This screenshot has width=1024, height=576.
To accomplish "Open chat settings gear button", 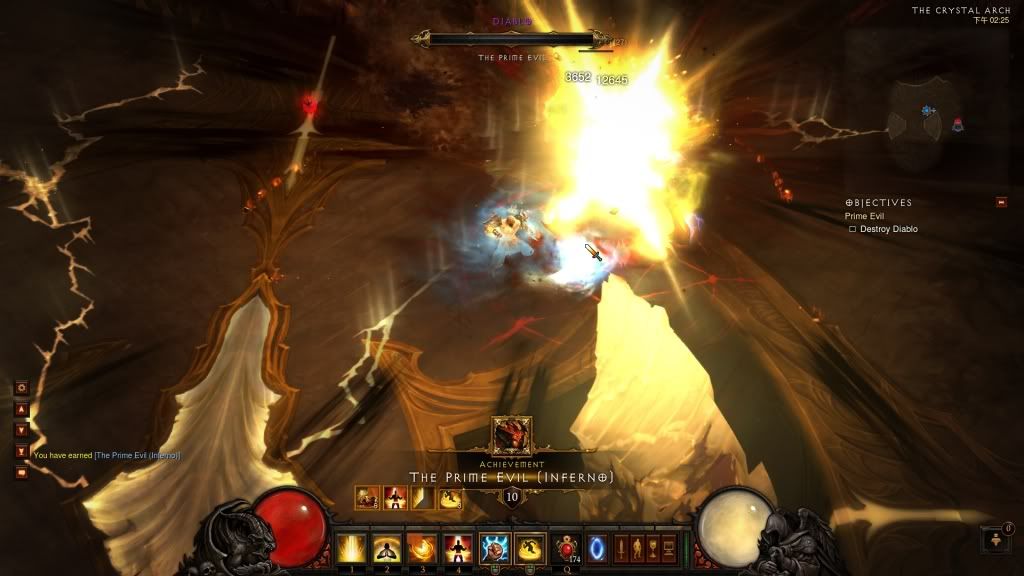I will tap(21, 387).
